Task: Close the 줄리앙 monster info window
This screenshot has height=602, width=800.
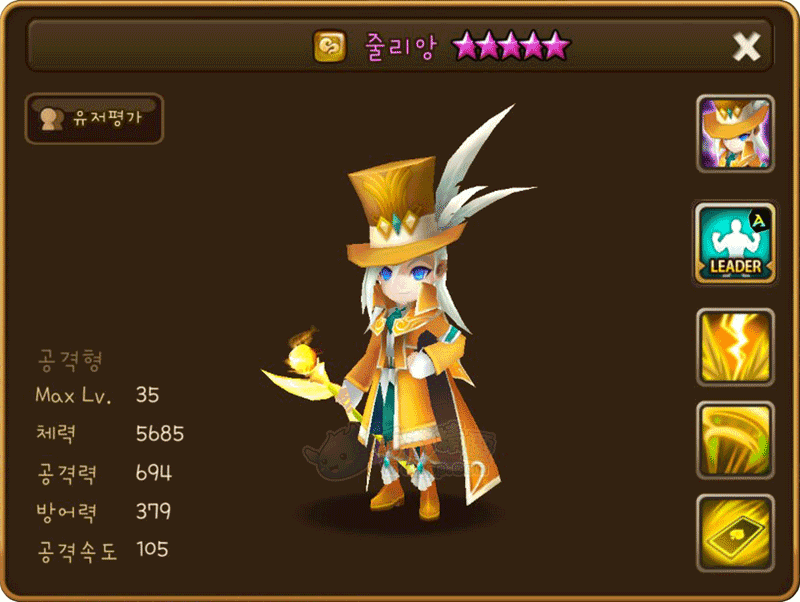Action: coord(746,46)
